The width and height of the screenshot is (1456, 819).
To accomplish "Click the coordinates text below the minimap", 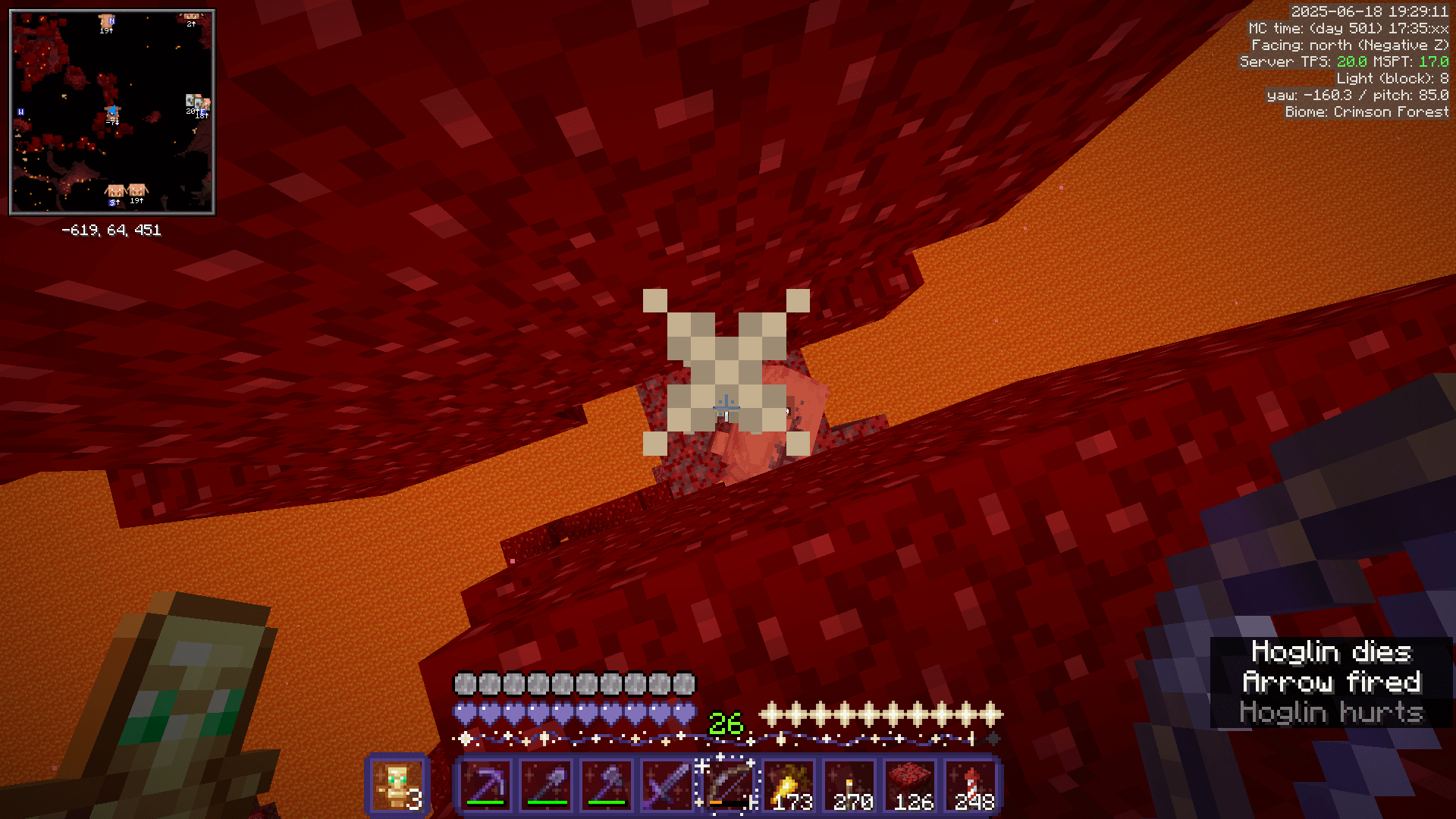I will pos(111,231).
